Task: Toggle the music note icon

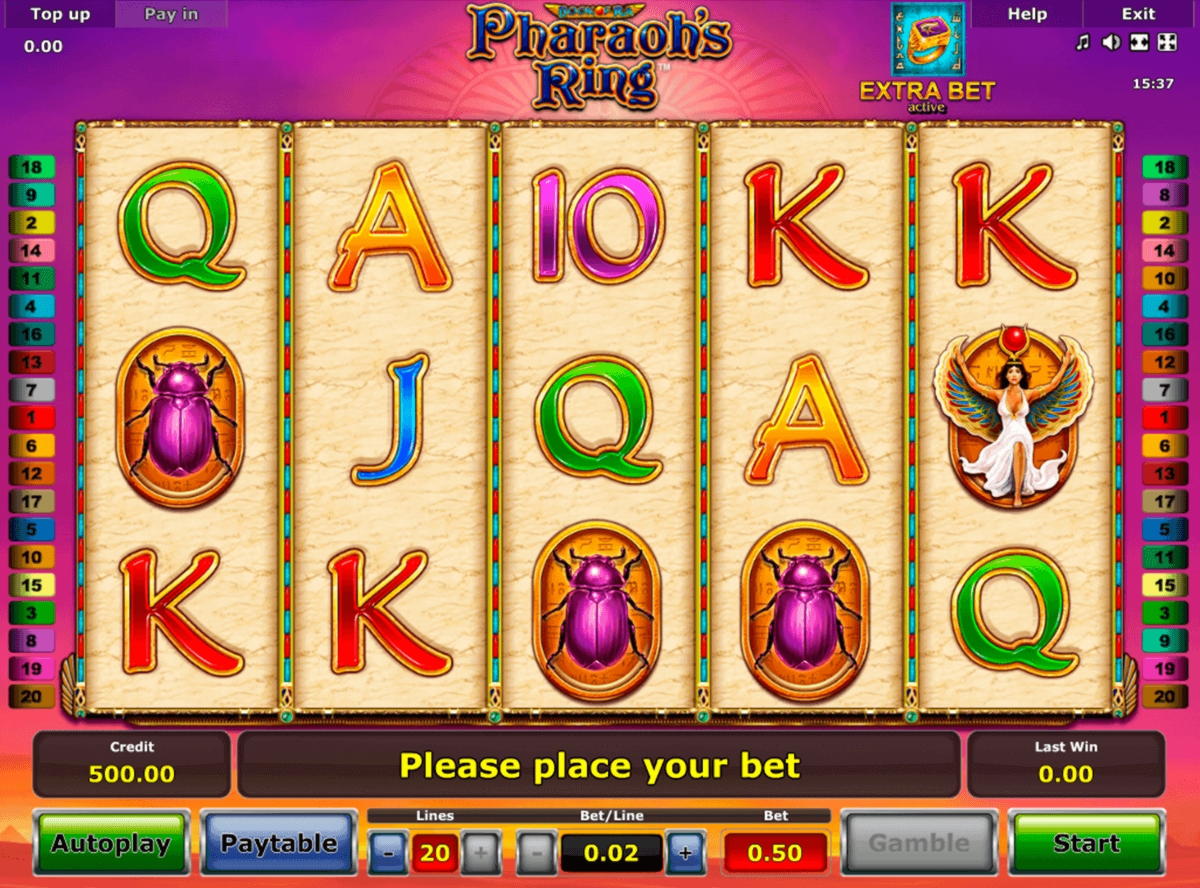Action: 1082,42
